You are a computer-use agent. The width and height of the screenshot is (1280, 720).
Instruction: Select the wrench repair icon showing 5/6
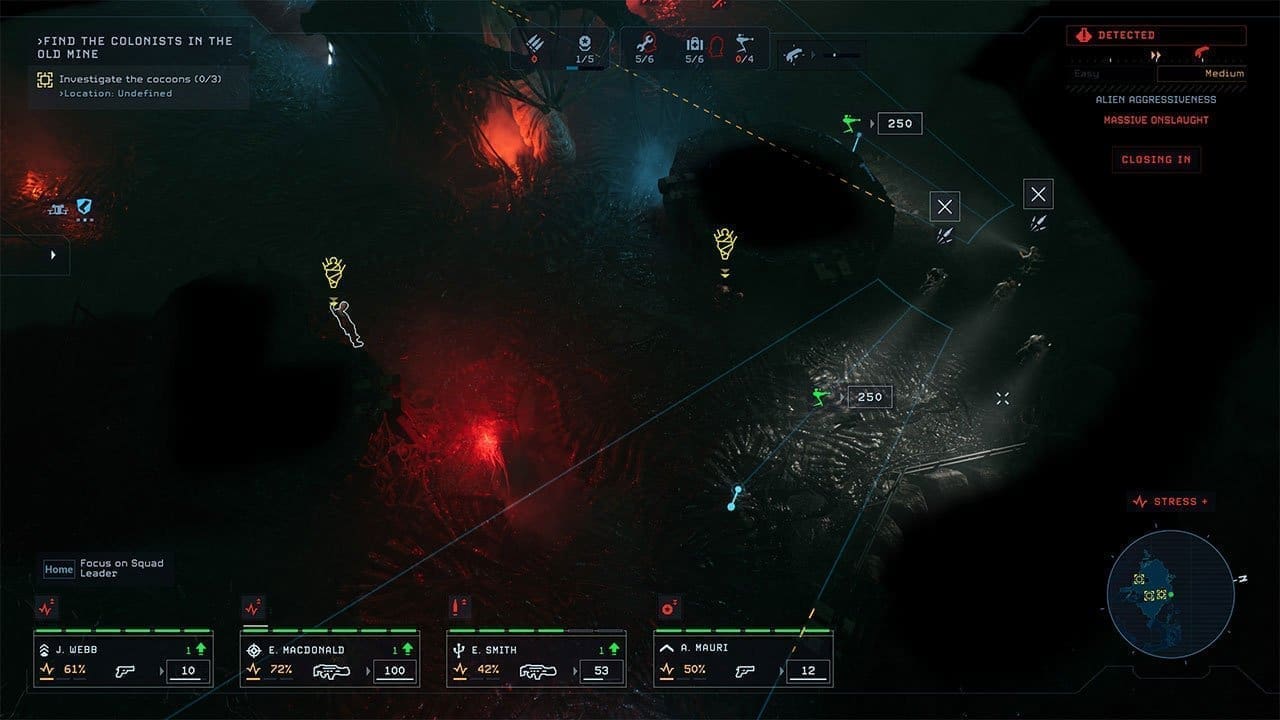[x=646, y=45]
